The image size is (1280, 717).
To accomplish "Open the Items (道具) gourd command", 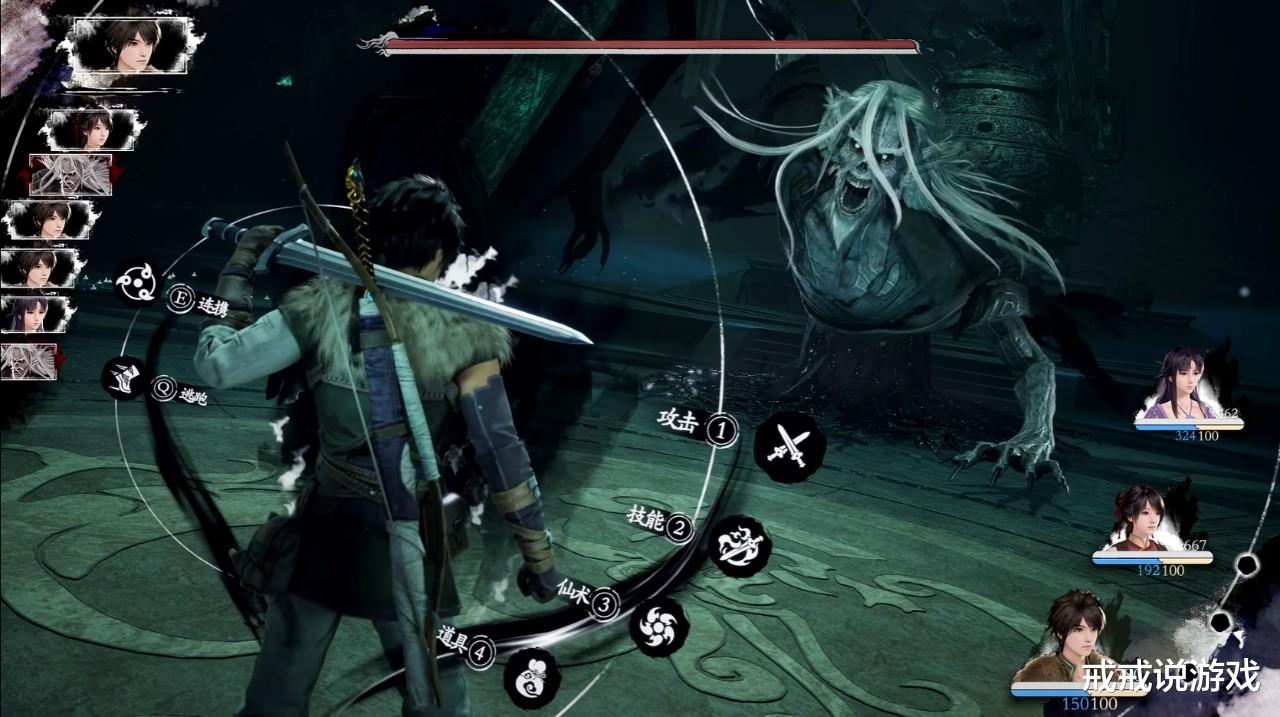I will 532,677.
